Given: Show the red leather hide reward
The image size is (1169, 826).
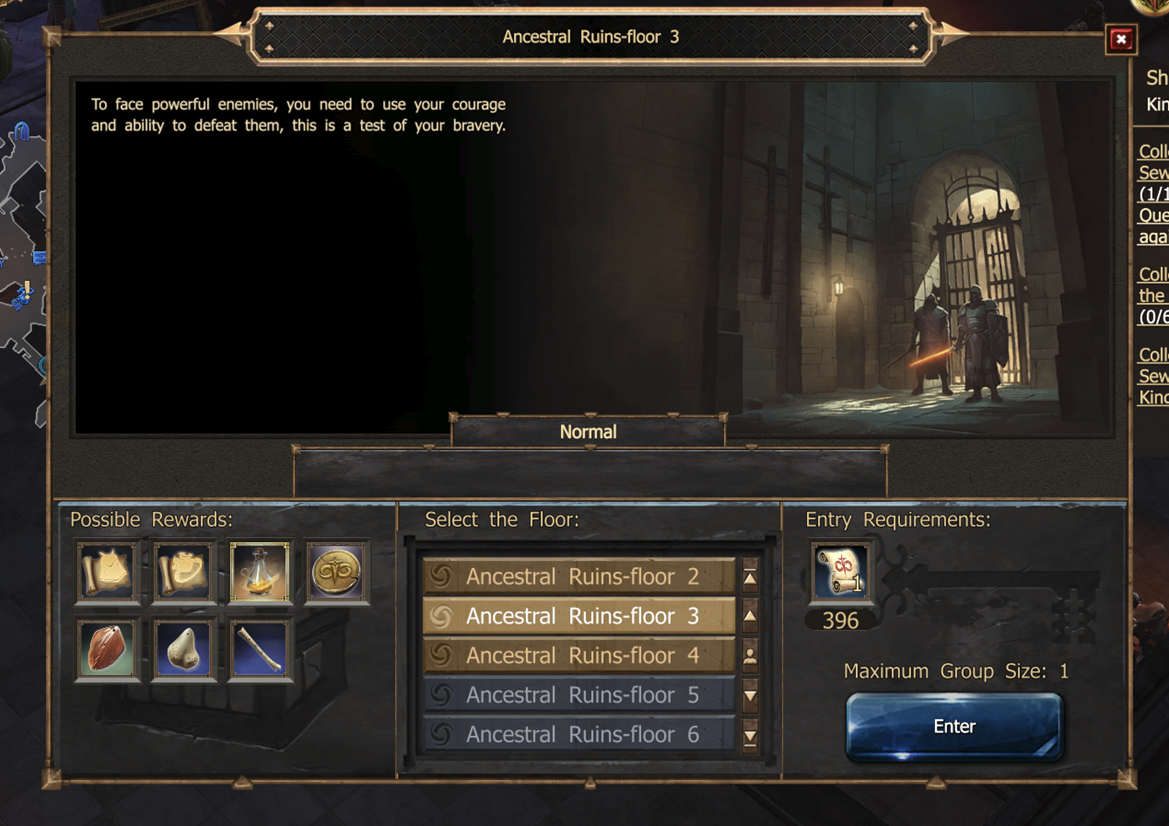Looking at the screenshot, I should 107,649.
